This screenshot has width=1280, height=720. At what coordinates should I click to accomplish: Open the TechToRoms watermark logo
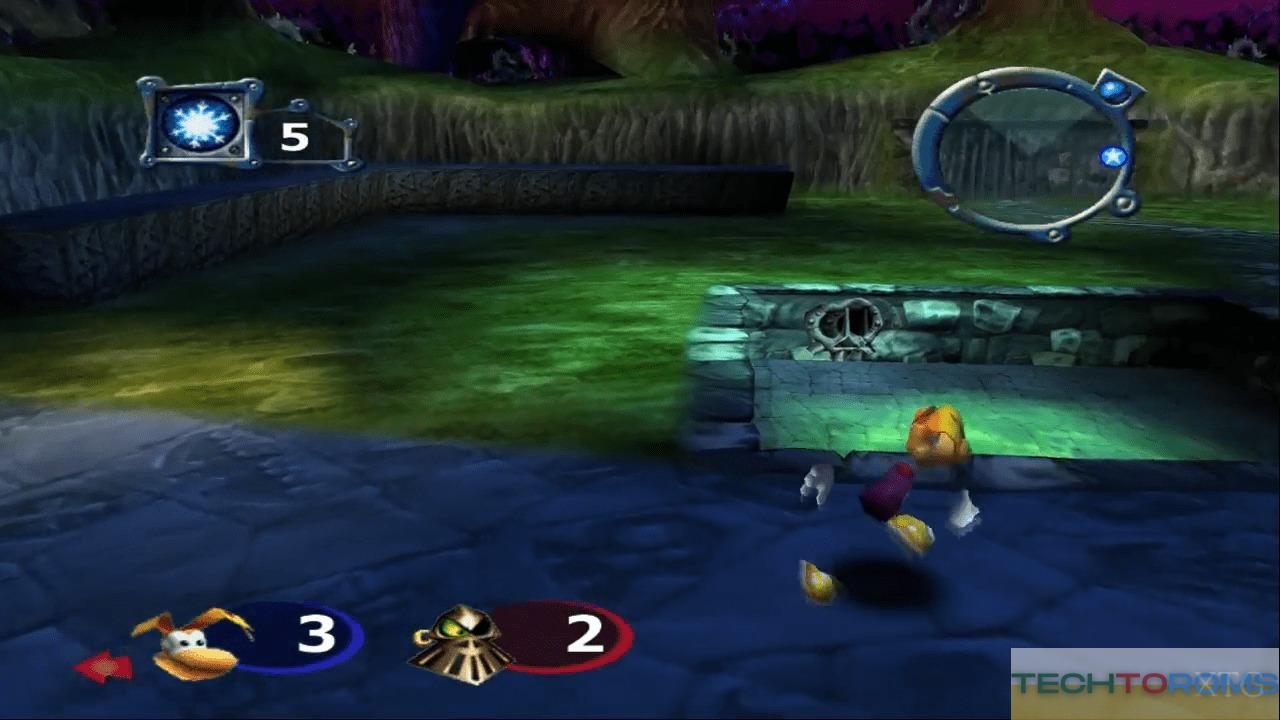(x=1144, y=684)
